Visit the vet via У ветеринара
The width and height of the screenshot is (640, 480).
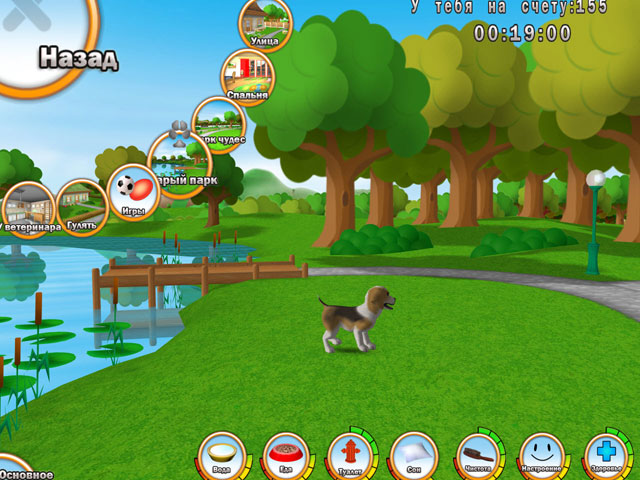pyautogui.click(x=27, y=209)
